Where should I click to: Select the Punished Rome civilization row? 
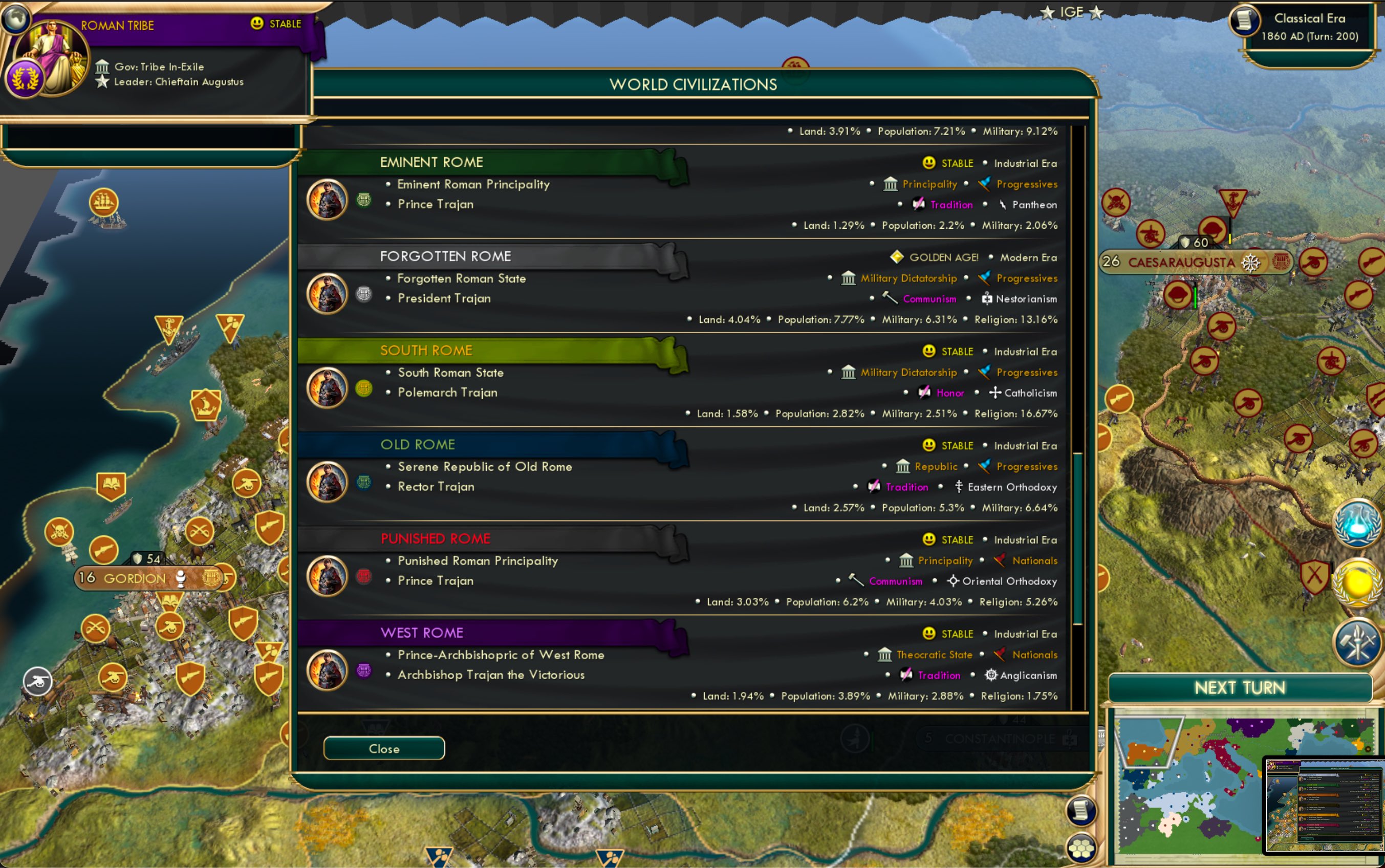coord(435,539)
